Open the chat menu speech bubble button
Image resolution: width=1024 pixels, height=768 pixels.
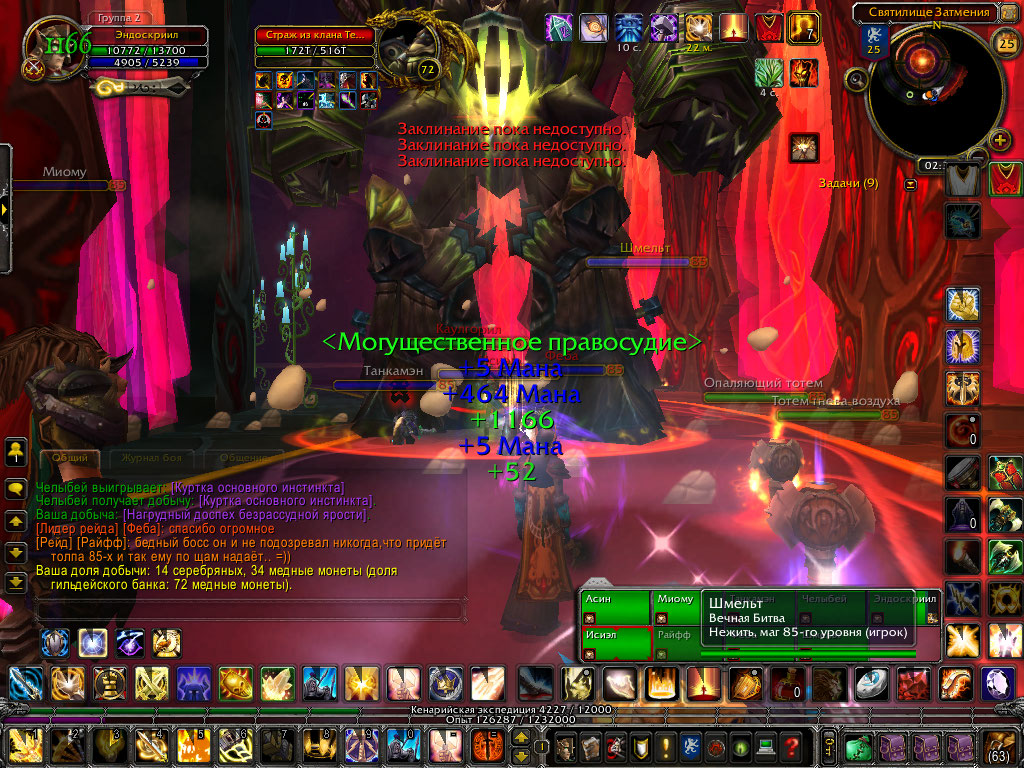pyautogui.click(x=16, y=489)
